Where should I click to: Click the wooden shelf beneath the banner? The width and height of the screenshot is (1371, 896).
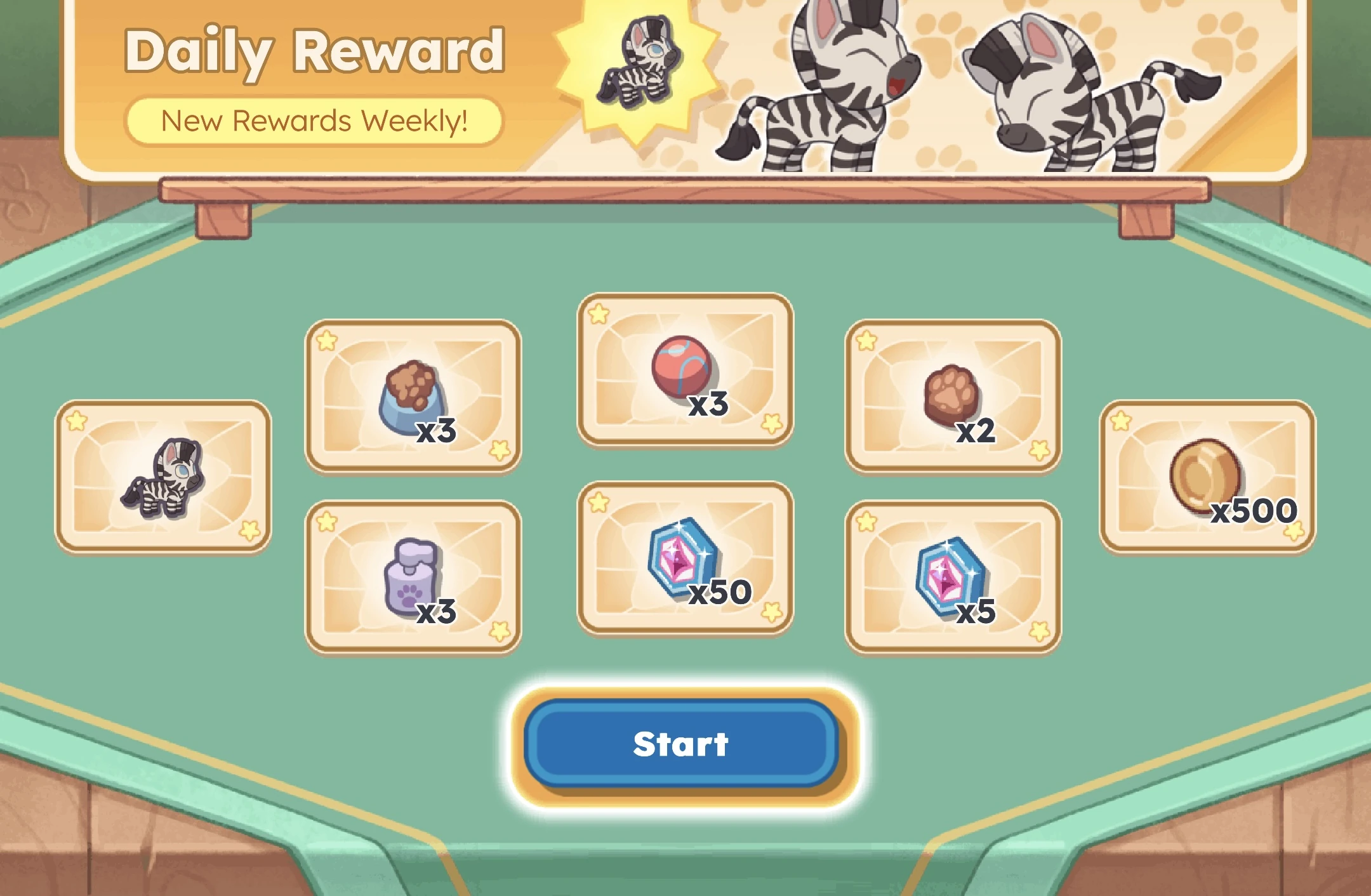[685, 190]
